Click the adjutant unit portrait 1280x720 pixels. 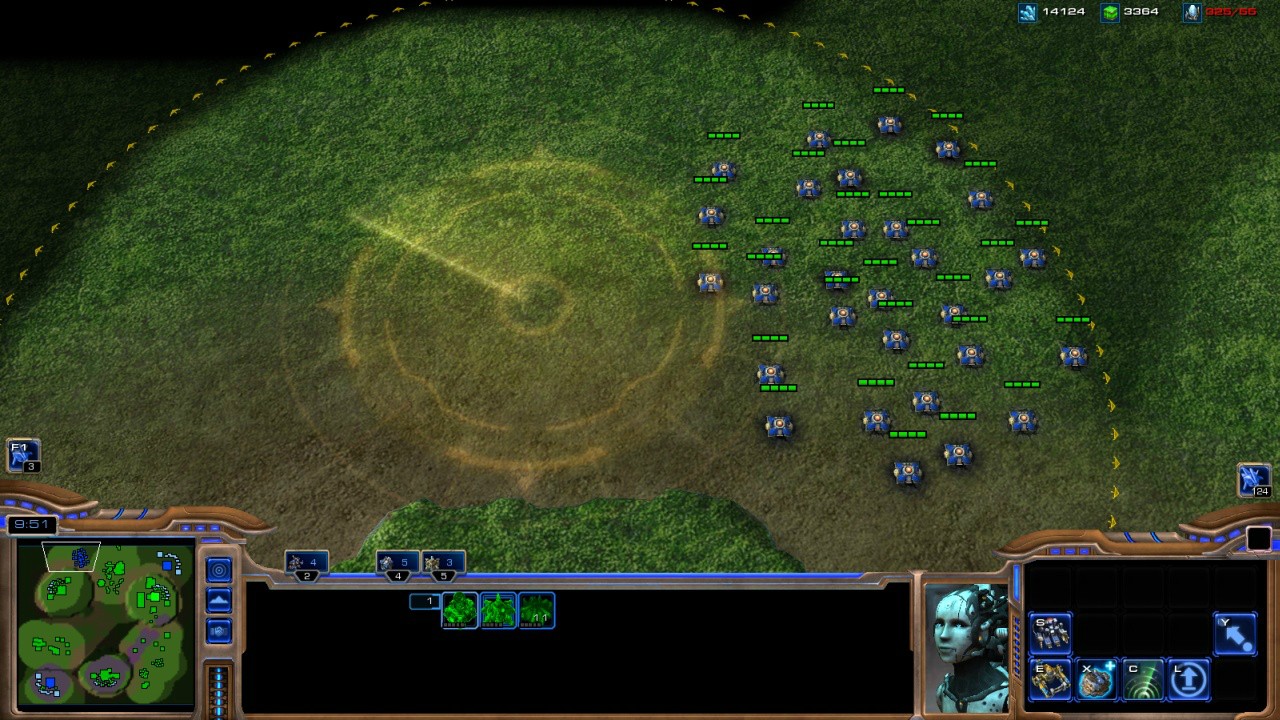pos(966,646)
